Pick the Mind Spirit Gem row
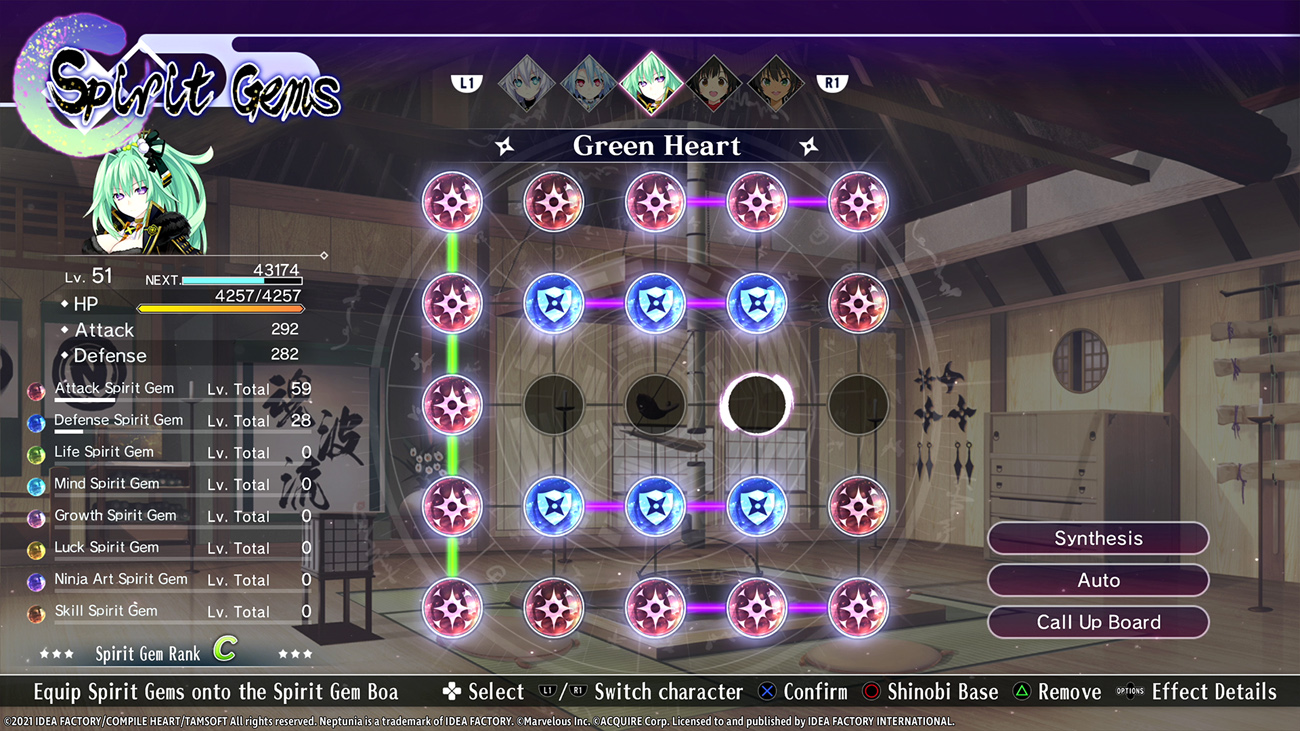Screen dimensions: 1300x731 (x=170, y=484)
